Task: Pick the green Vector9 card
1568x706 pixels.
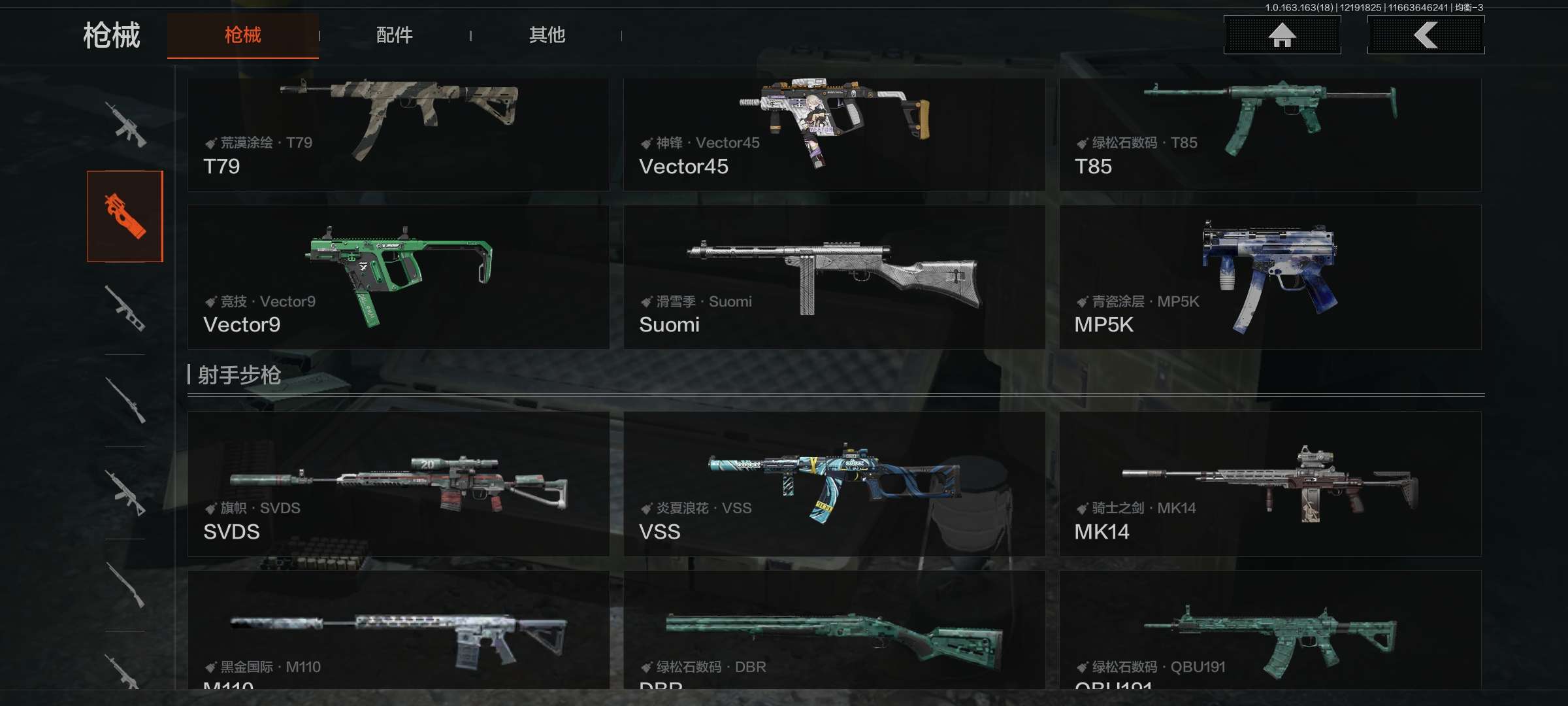Action: [398, 277]
